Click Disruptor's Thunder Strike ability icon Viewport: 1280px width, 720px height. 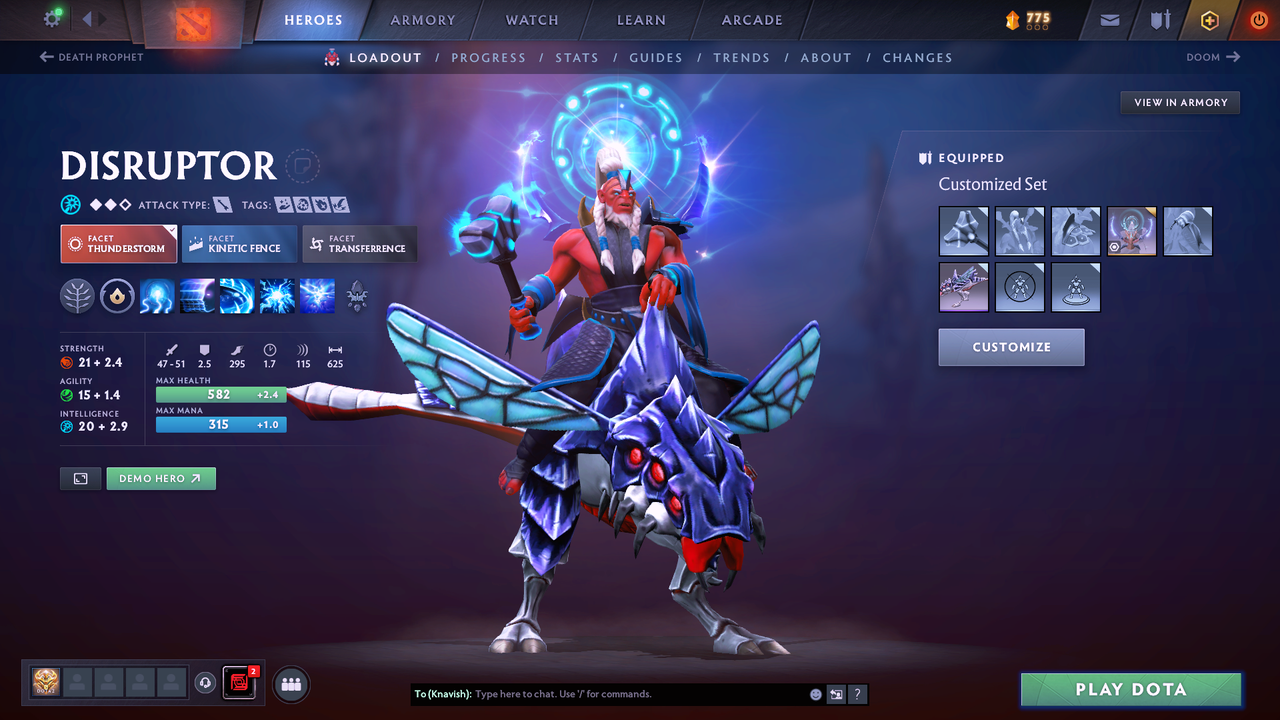pyautogui.click(x=157, y=295)
